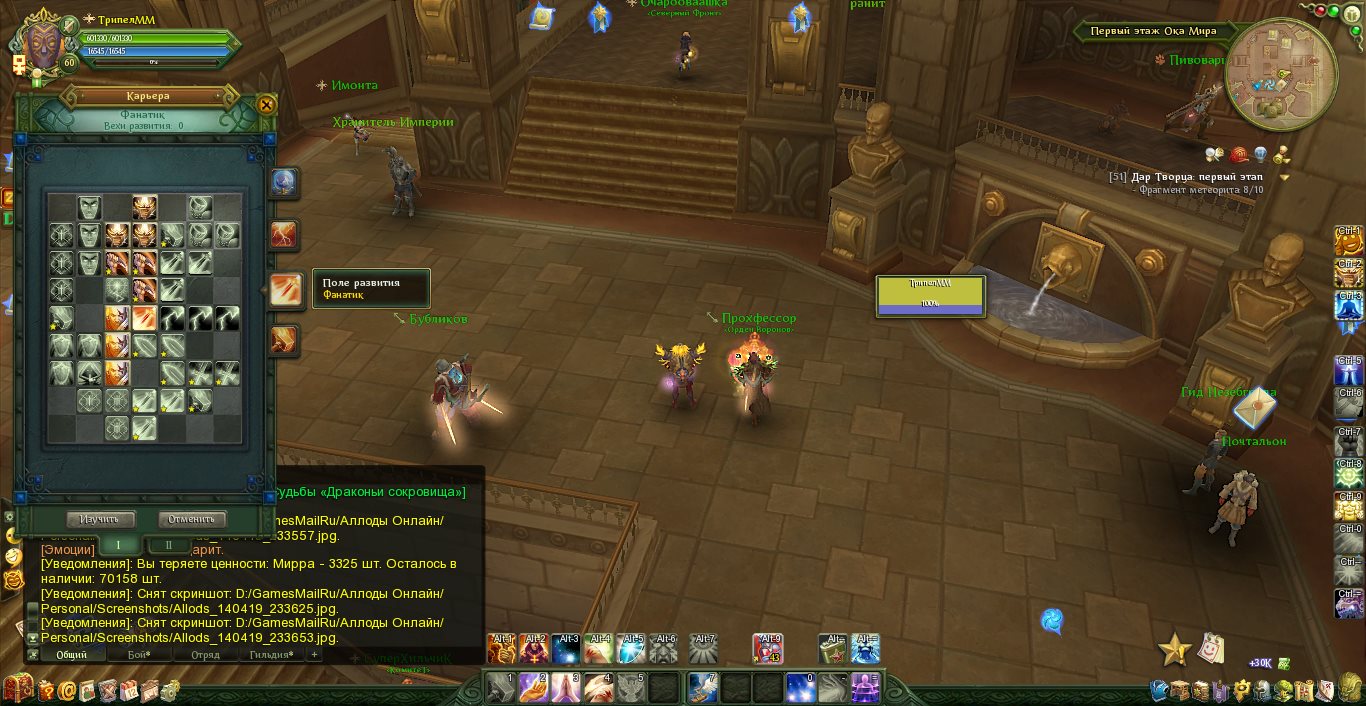Activate the praying hands ability in slot 3
The width and height of the screenshot is (1366, 706).
(564, 688)
